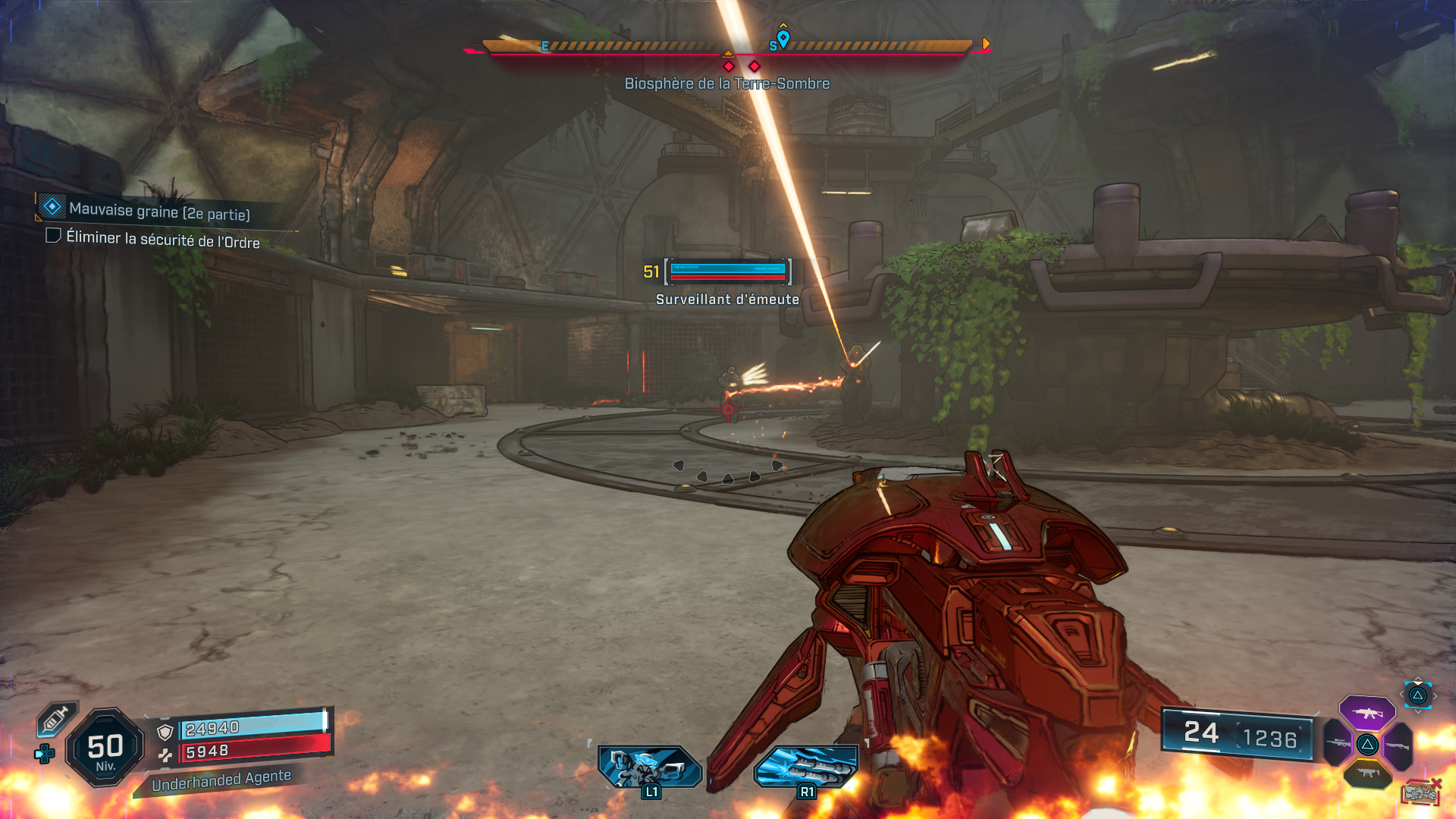Viewport: 1456px width, 819px height.
Task: Expand the chevron below the weapon swap indicator
Action: pos(1417,711)
